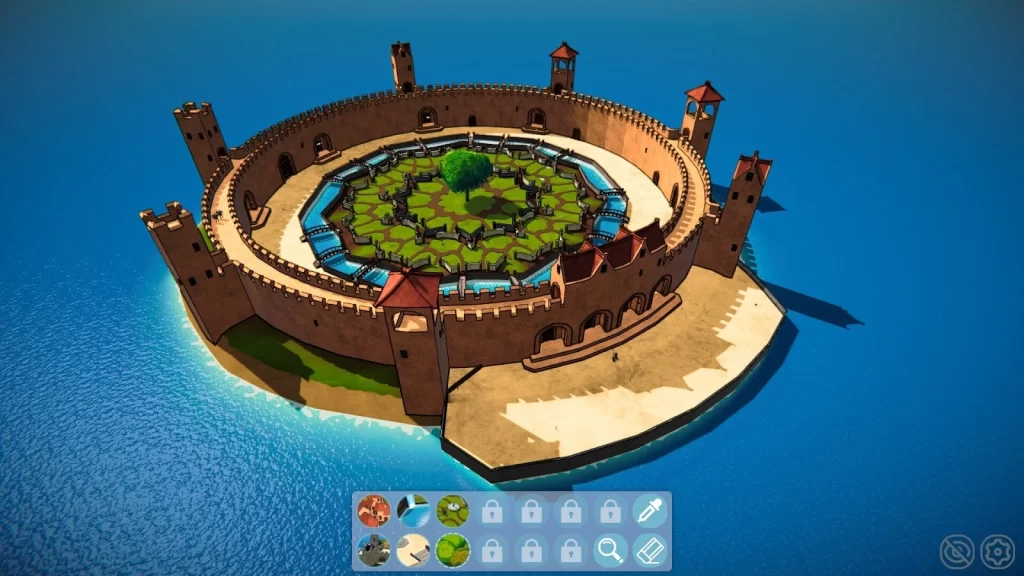1024x576 pixels.
Task: Toggle the crossed-out eye hide-interface button
Action: (x=957, y=551)
